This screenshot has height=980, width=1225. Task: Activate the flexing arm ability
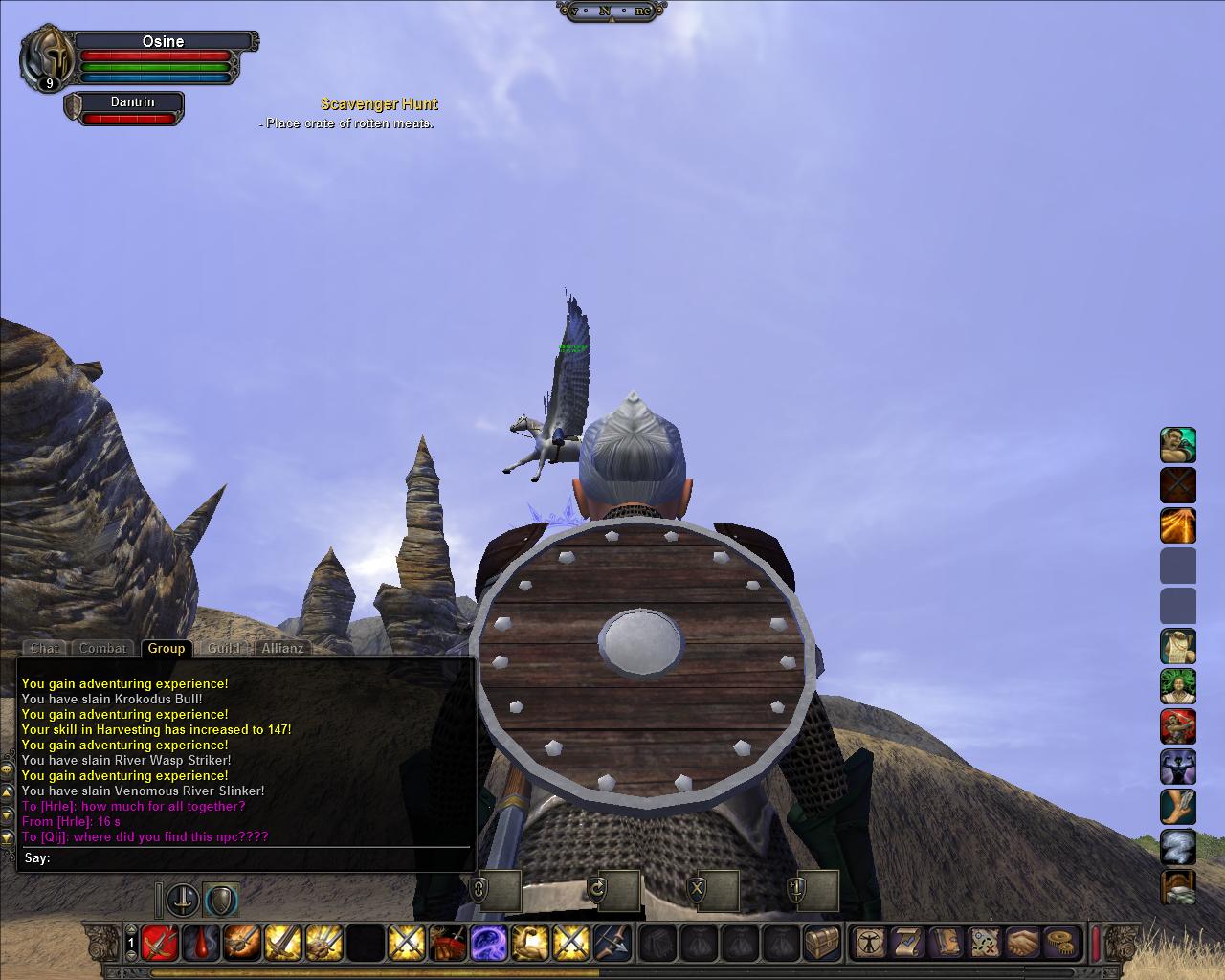click(x=529, y=943)
